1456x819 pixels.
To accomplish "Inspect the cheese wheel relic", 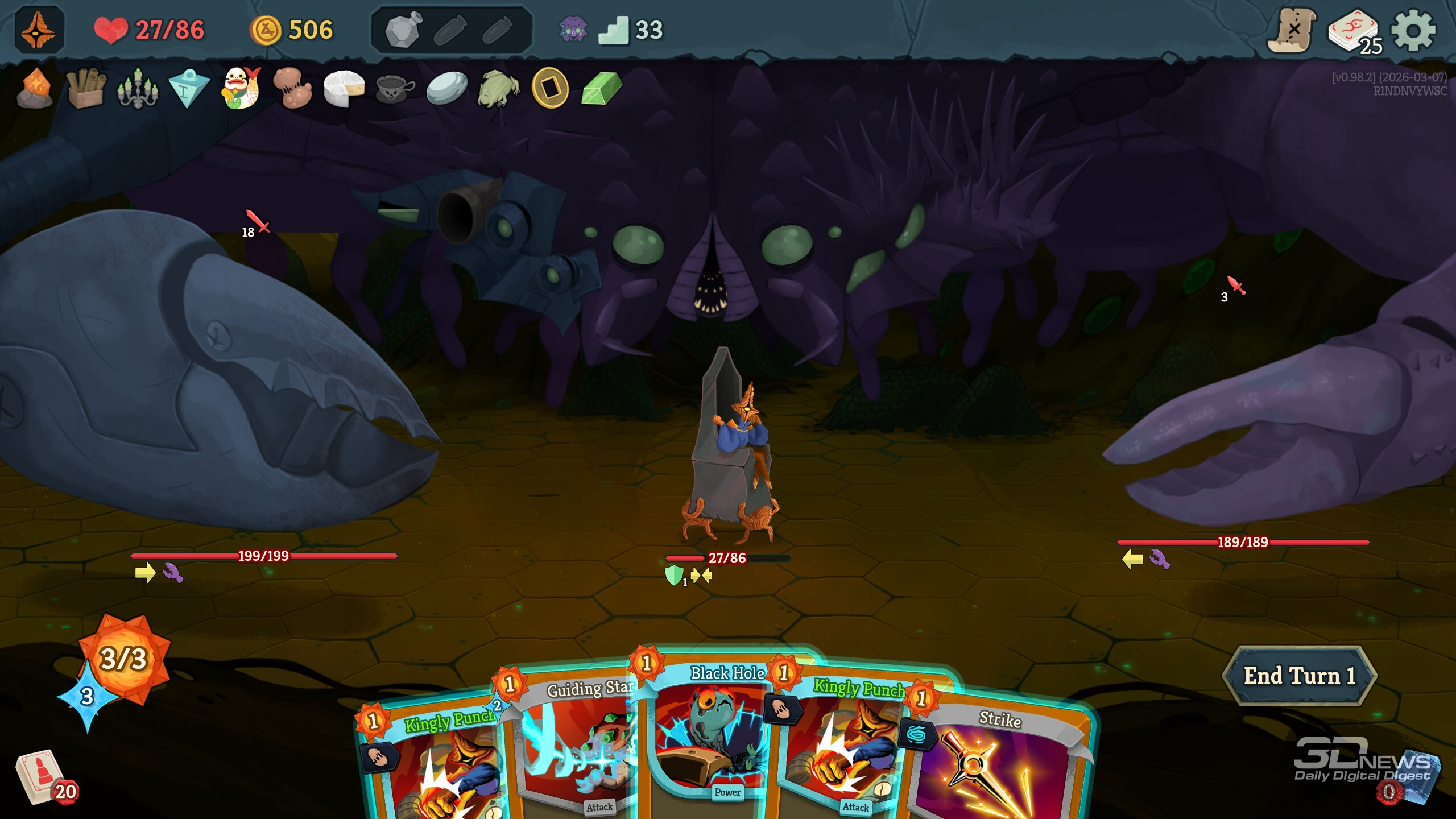I will [x=344, y=88].
